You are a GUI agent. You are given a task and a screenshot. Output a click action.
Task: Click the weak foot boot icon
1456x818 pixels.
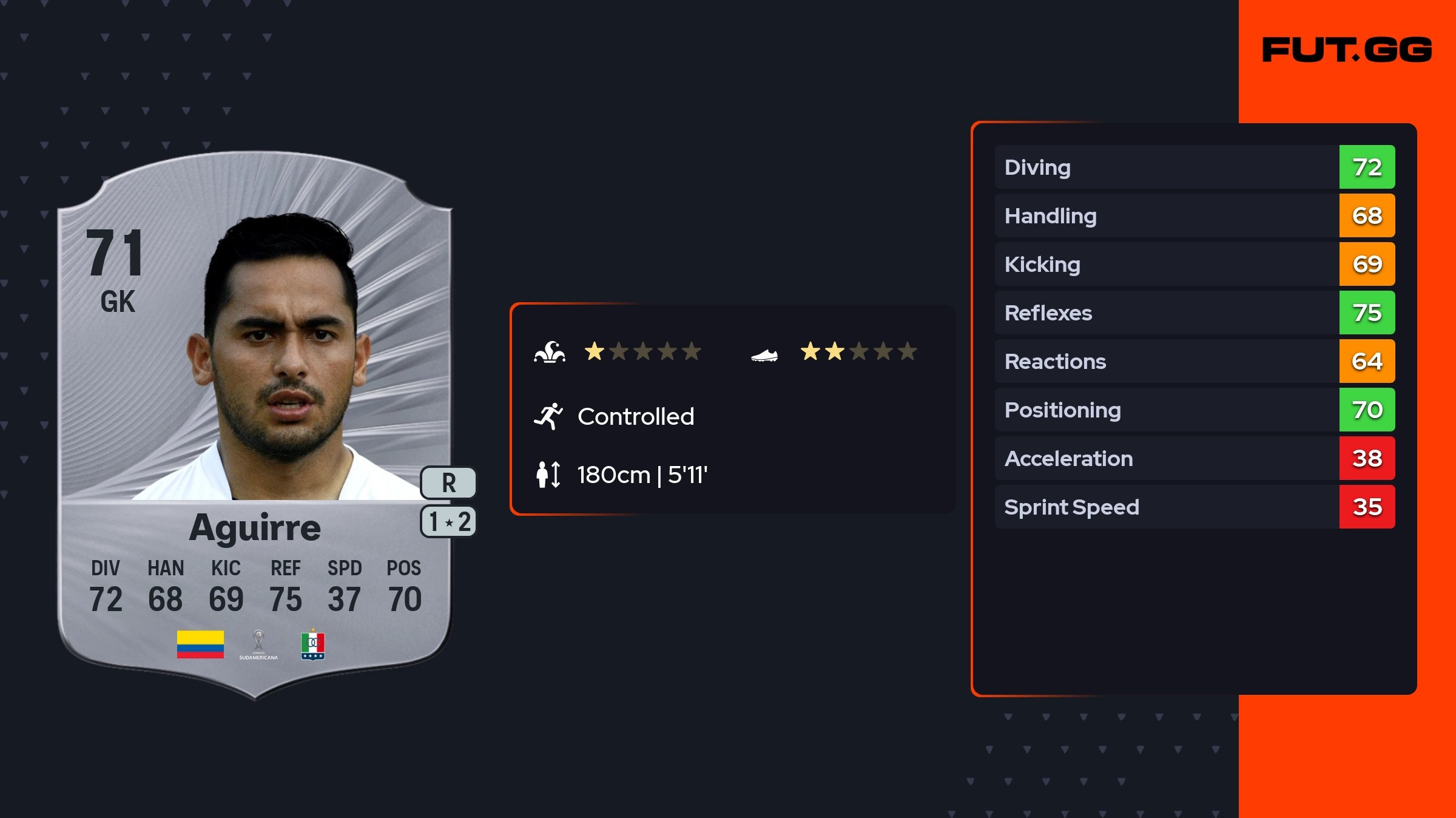pyautogui.click(x=764, y=354)
